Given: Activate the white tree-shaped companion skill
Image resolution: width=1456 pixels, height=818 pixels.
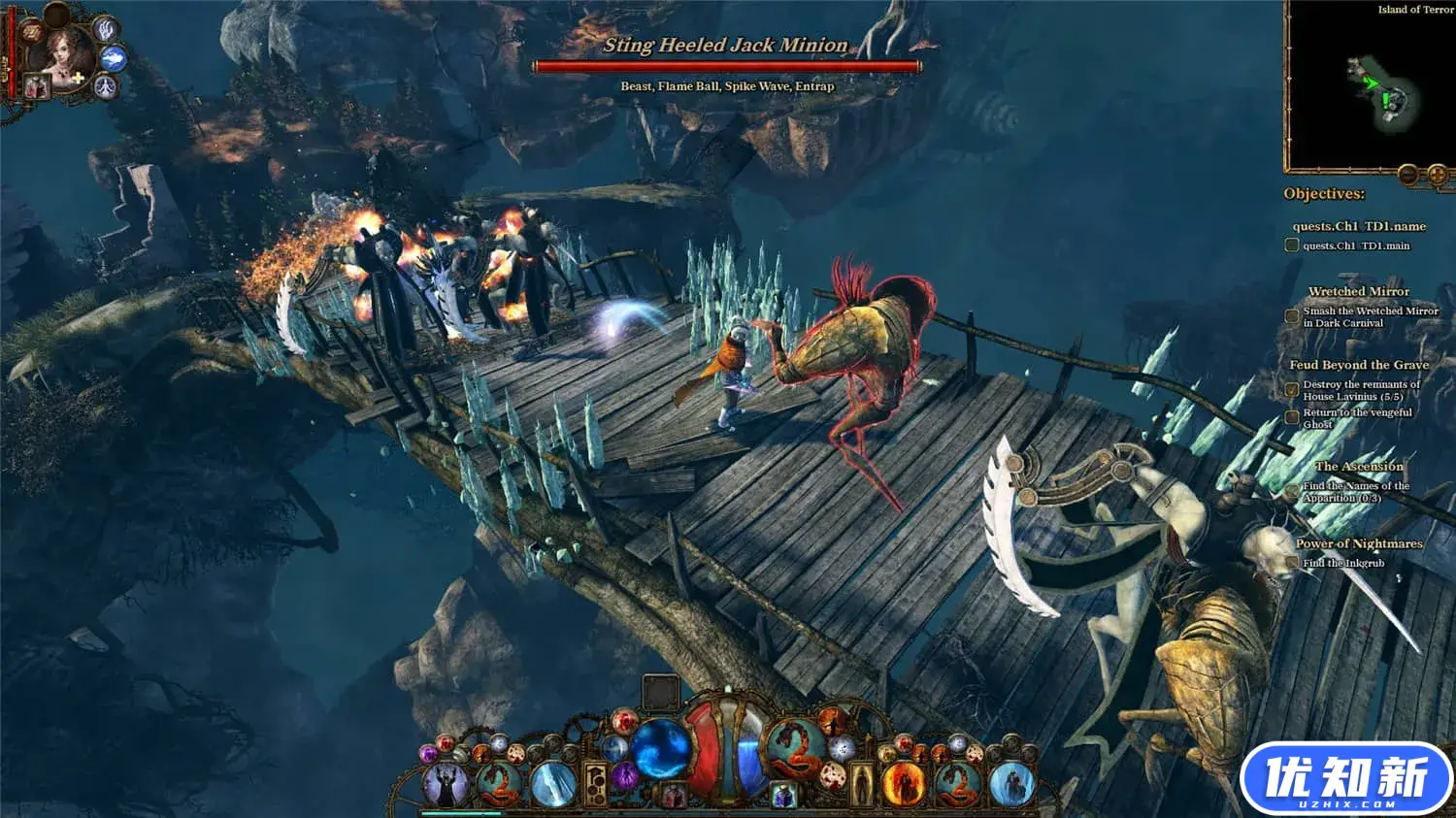Looking at the screenshot, I should (105, 88).
